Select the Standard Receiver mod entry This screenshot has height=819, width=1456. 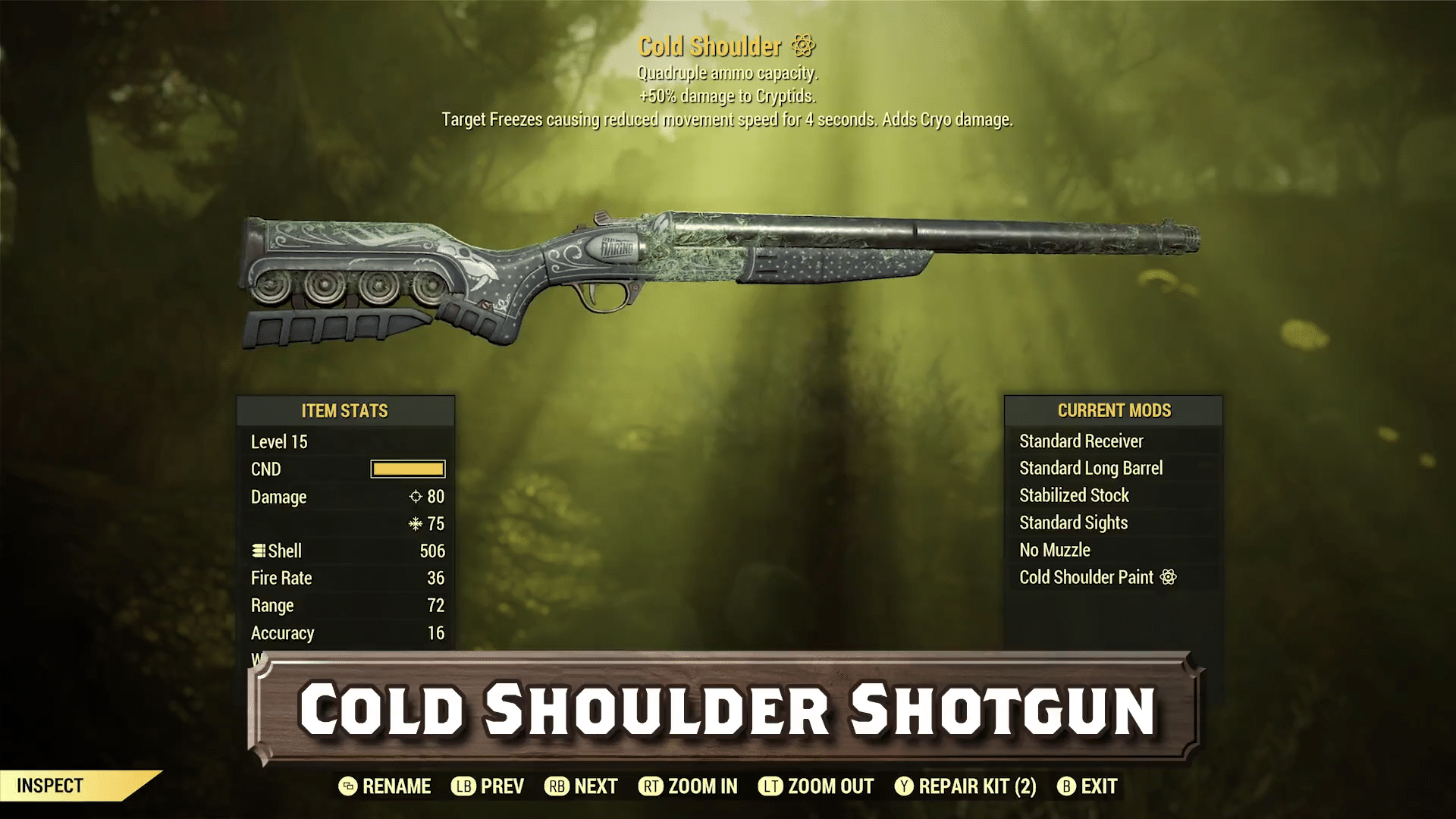point(1082,441)
